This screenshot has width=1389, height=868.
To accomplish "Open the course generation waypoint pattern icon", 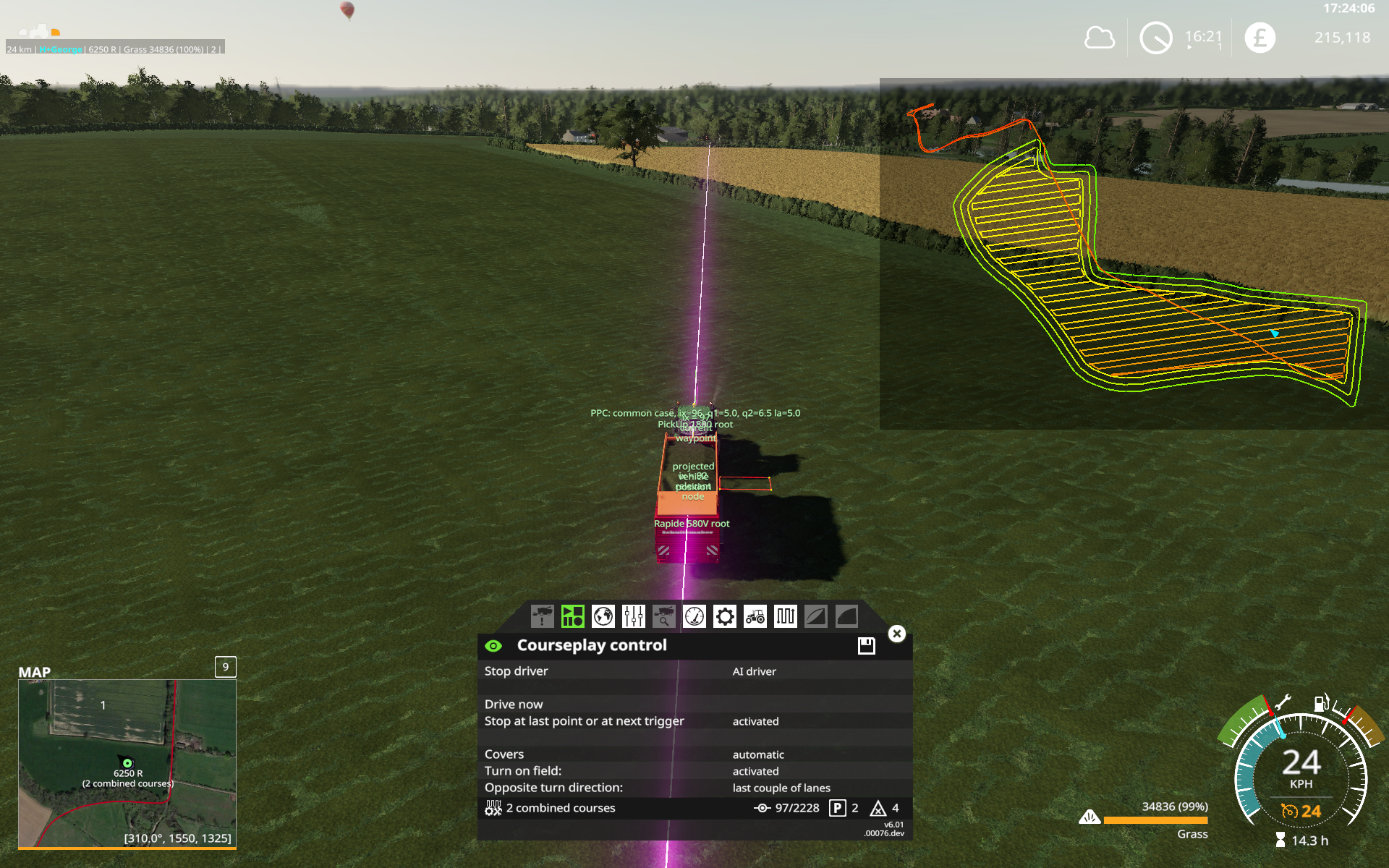I will [x=785, y=616].
